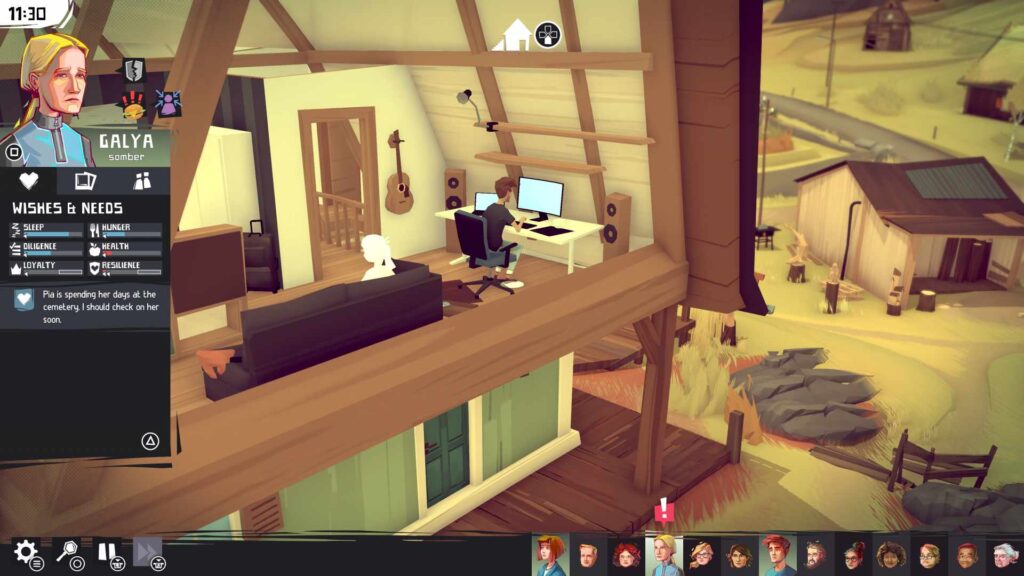Choose the white-haired elderly character portrait
This screenshot has height=576, width=1024.
pyautogui.click(x=1003, y=556)
